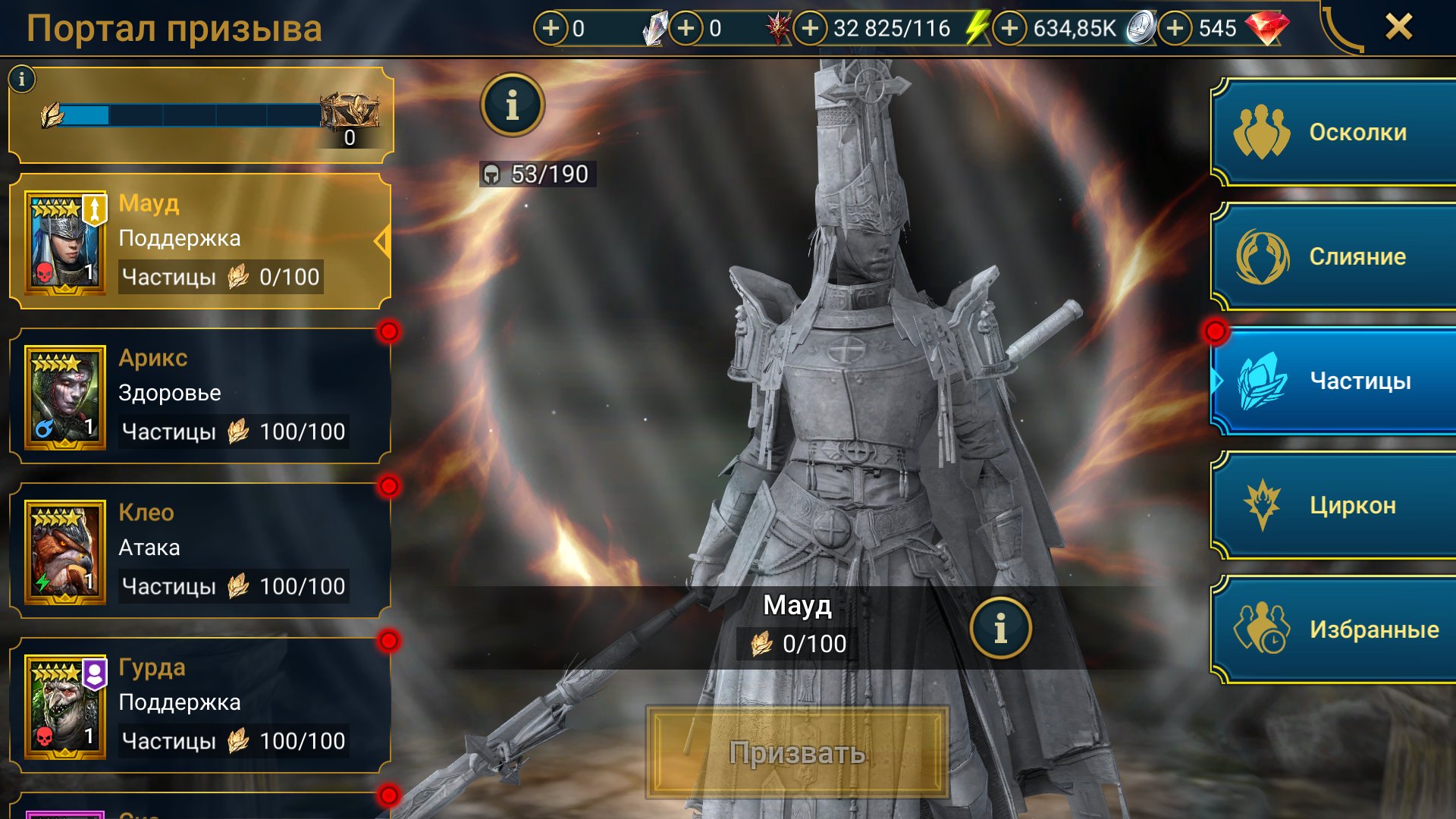
Task: Choose Арикс from the champion list
Action: [200, 396]
